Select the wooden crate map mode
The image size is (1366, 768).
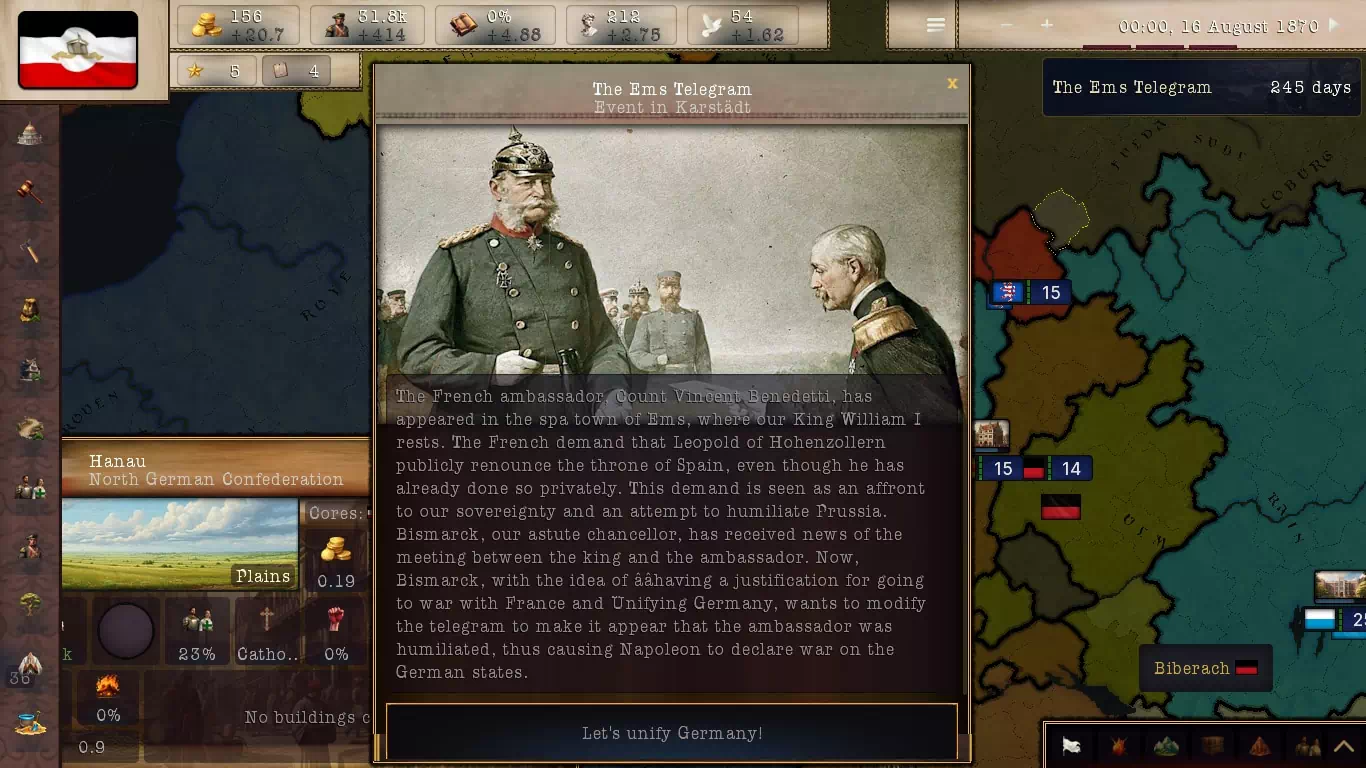coord(1213,746)
